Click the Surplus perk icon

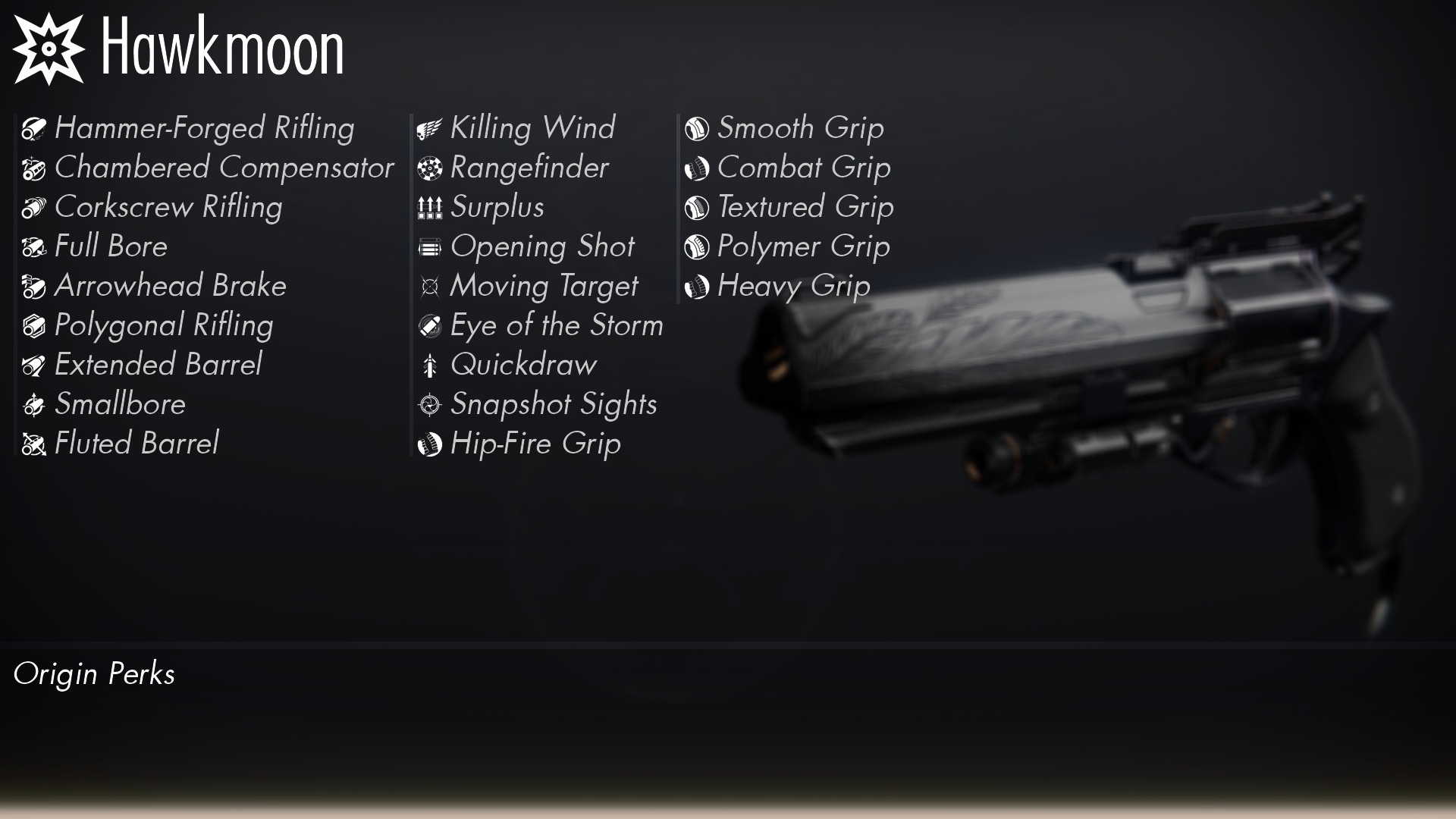pyautogui.click(x=429, y=207)
